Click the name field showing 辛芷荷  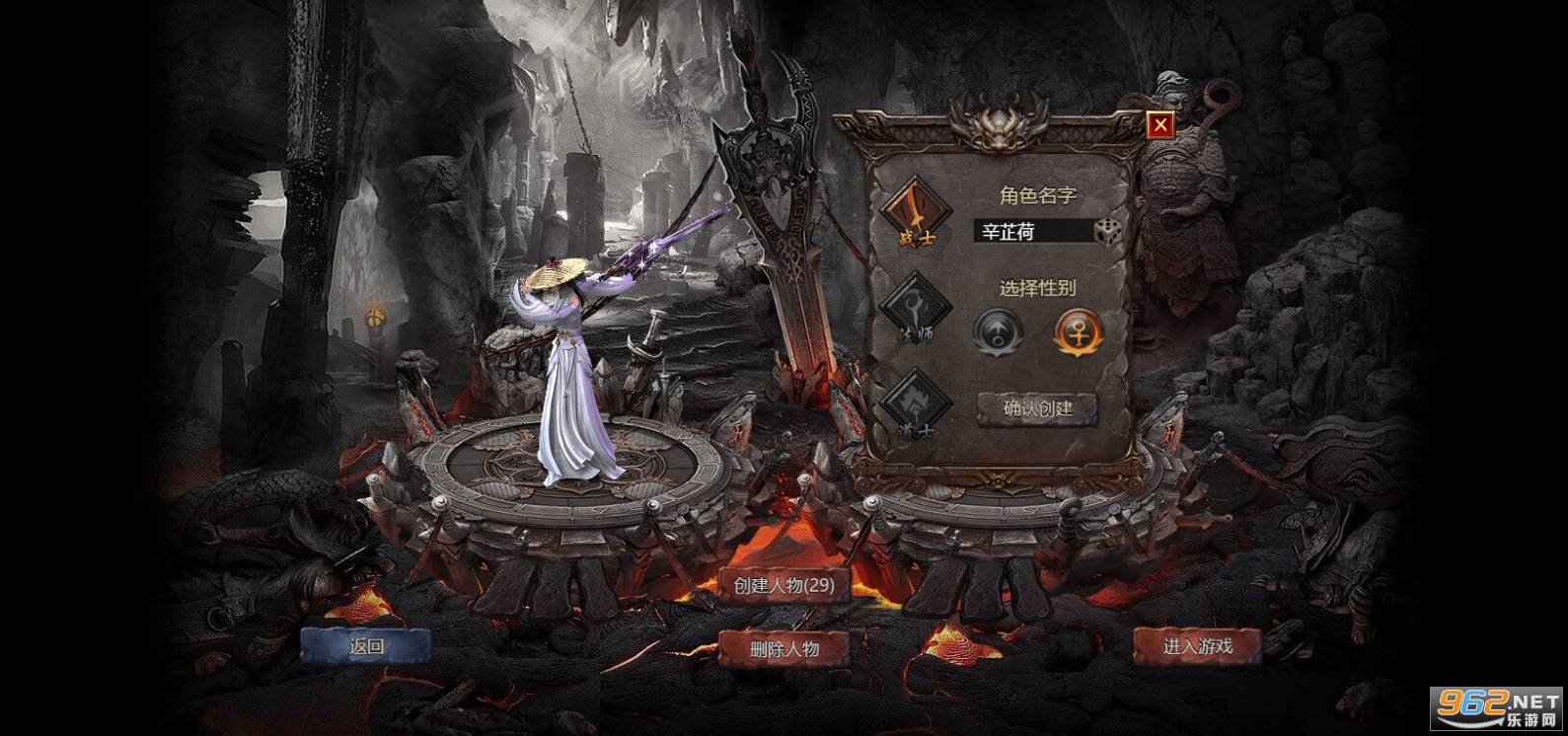[1026, 230]
